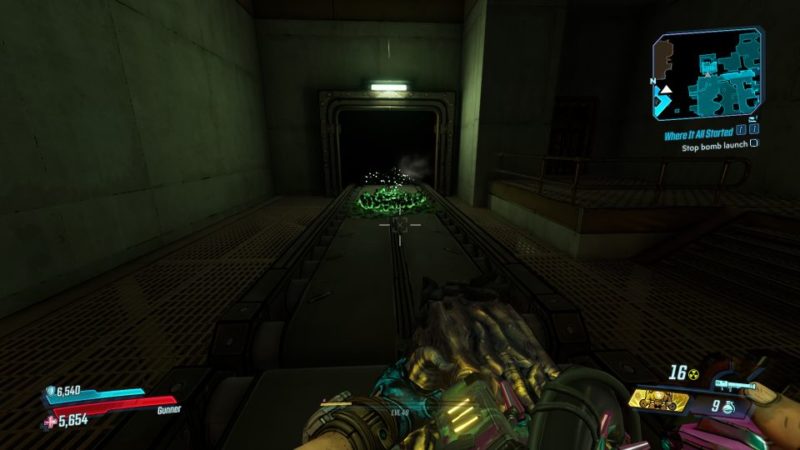Click the Iron Bear action skill icon
800x450 pixels.
pos(660,400)
